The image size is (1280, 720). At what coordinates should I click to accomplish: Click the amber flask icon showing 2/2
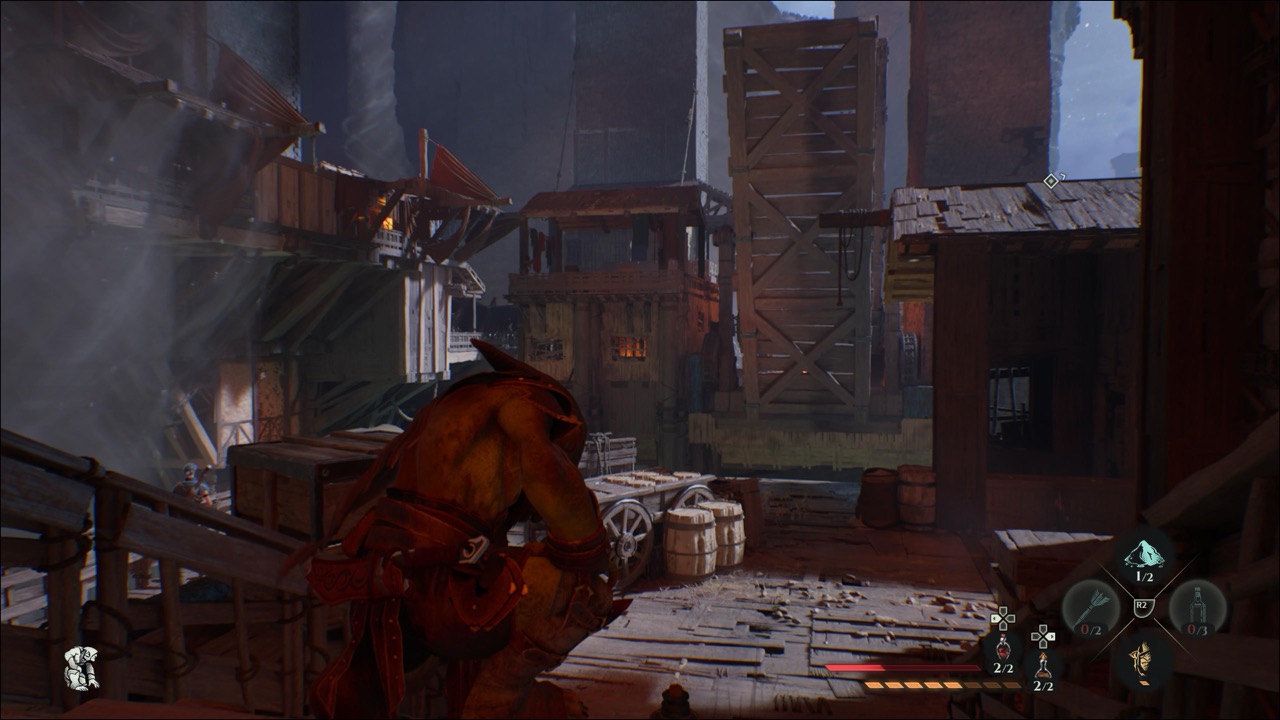[x=1045, y=665]
